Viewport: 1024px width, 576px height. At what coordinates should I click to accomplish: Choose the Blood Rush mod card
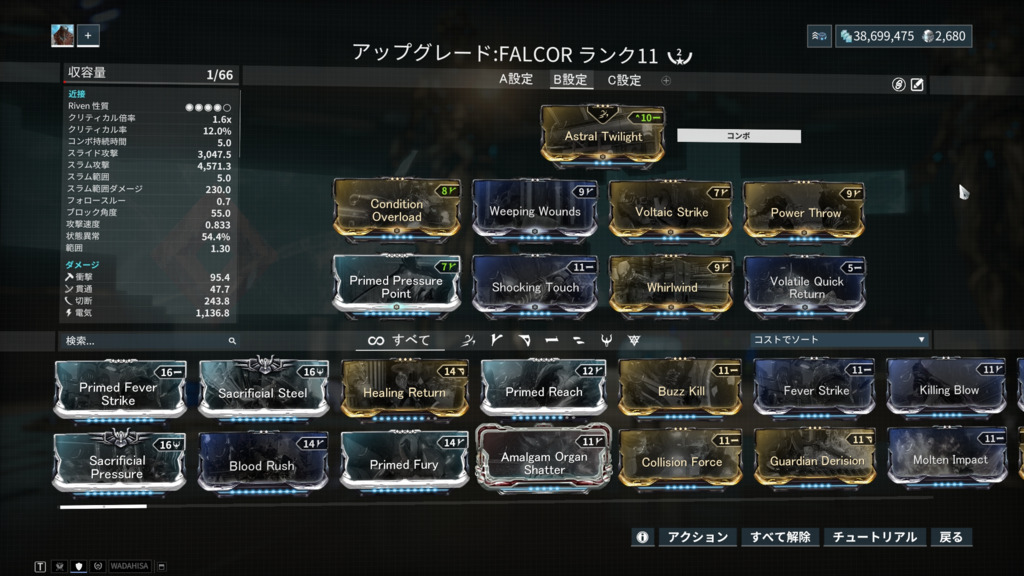point(261,465)
